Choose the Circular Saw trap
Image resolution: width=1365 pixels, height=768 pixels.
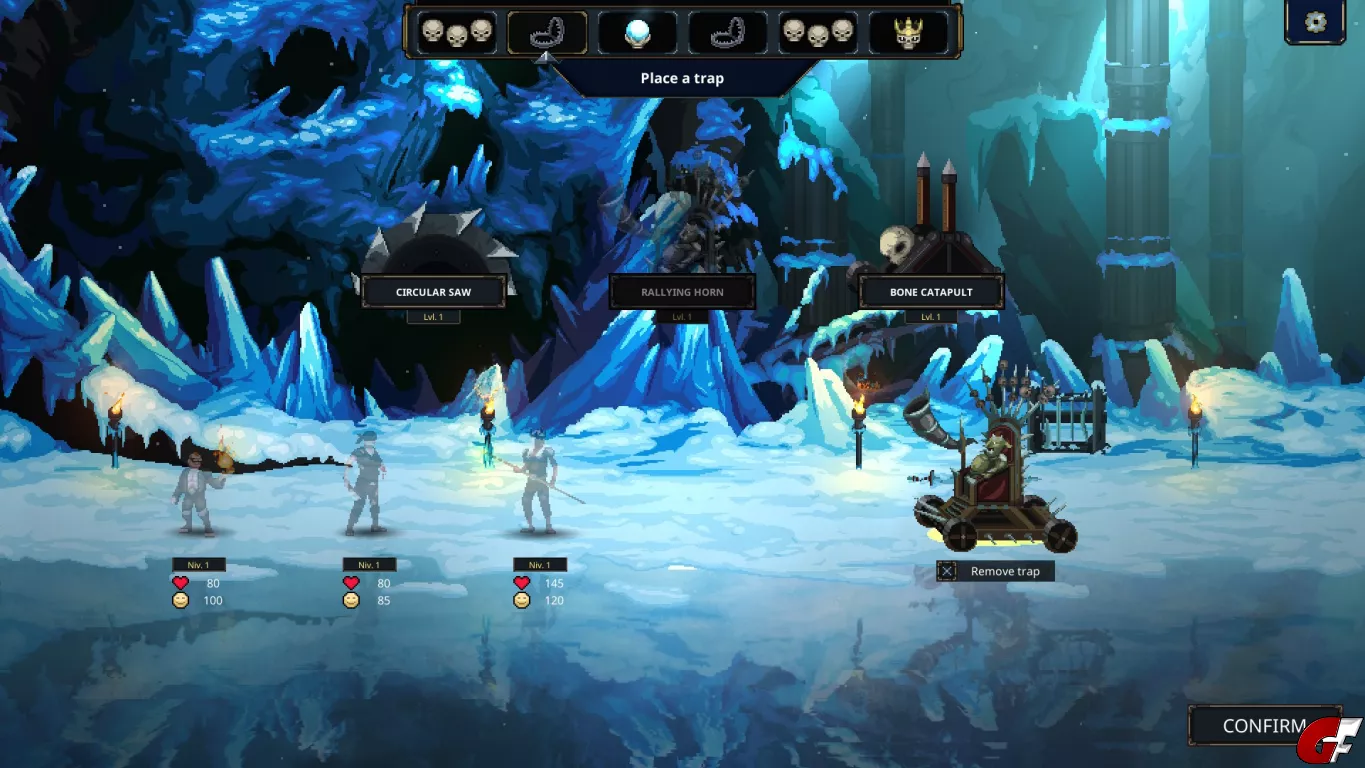[x=433, y=292]
